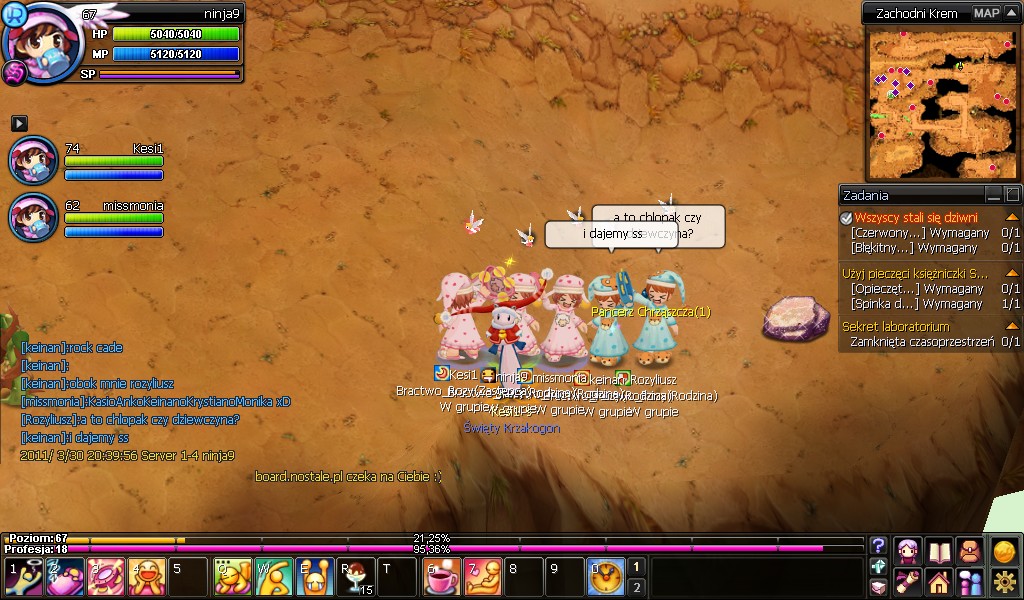The image size is (1024, 600).
Task: Open the friends and chat people icon
Action: tap(970, 581)
